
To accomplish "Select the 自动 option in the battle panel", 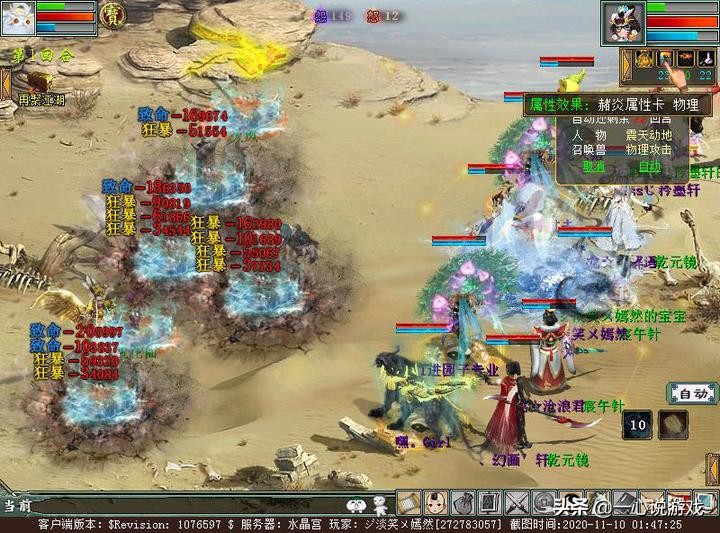I will [649, 166].
